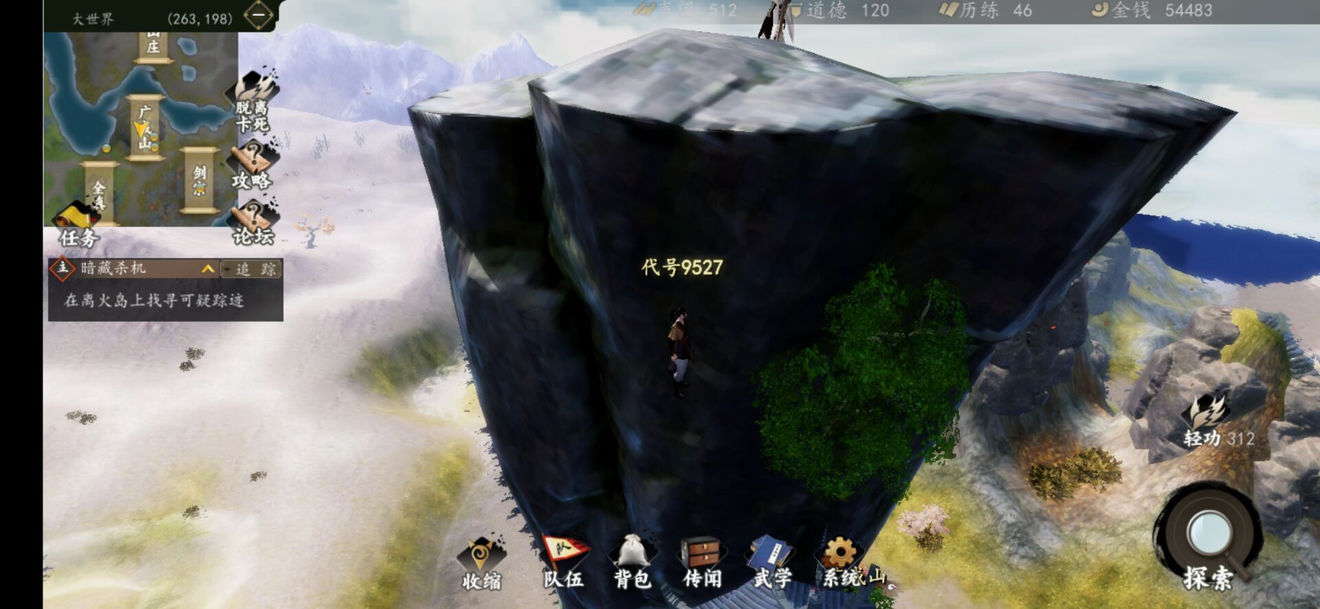Open the 系统 settings gear
This screenshot has width=1320, height=609.
tap(838, 561)
